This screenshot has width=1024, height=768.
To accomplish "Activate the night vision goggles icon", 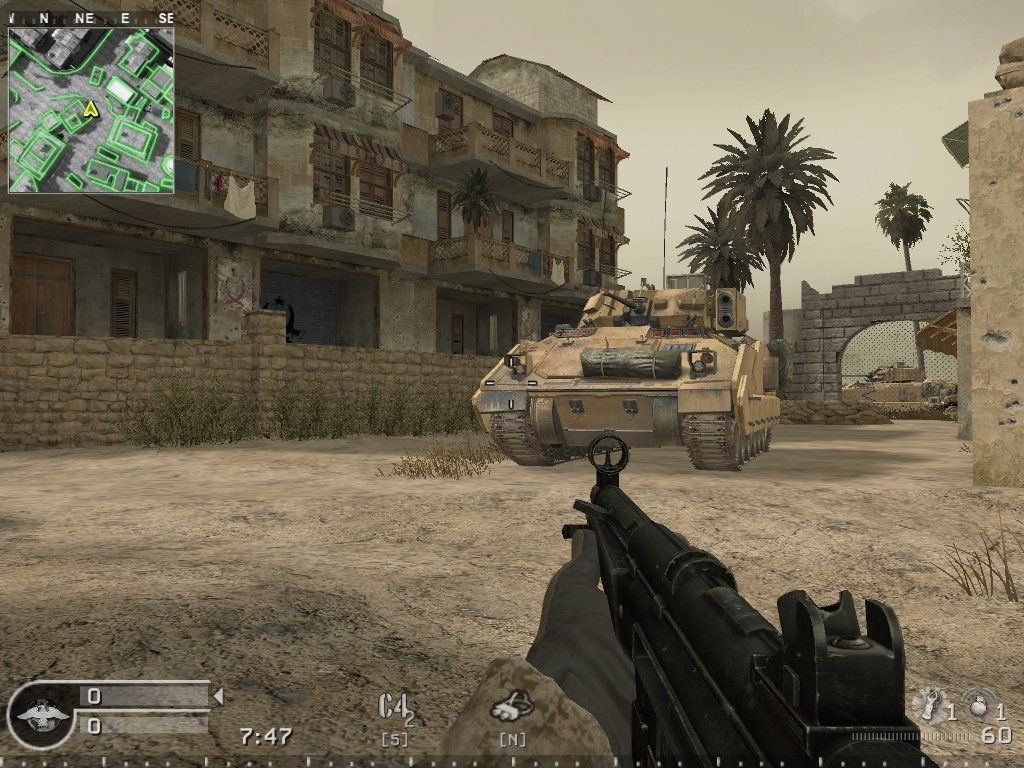I will (x=510, y=706).
